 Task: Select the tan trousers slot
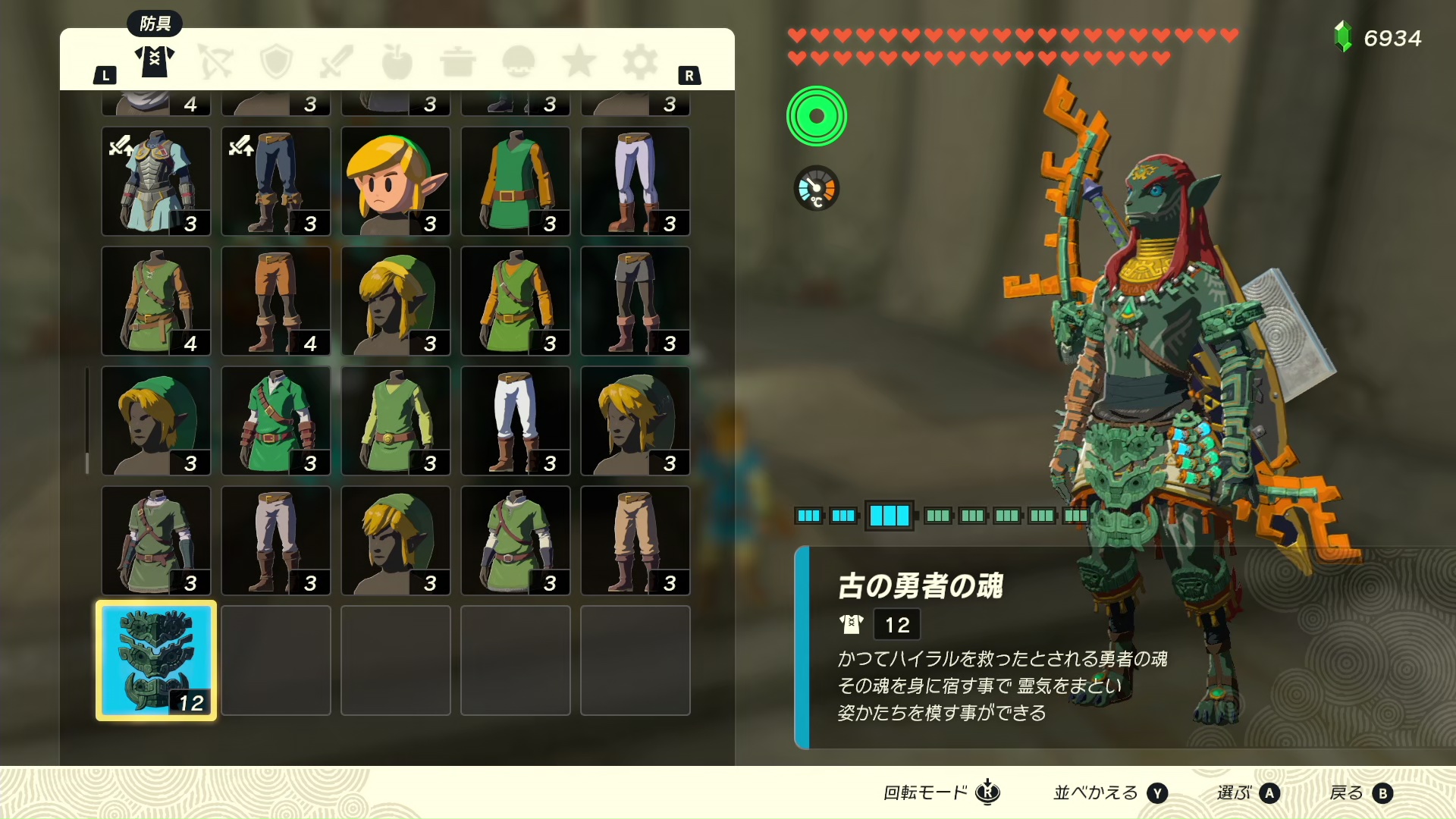[x=635, y=541]
